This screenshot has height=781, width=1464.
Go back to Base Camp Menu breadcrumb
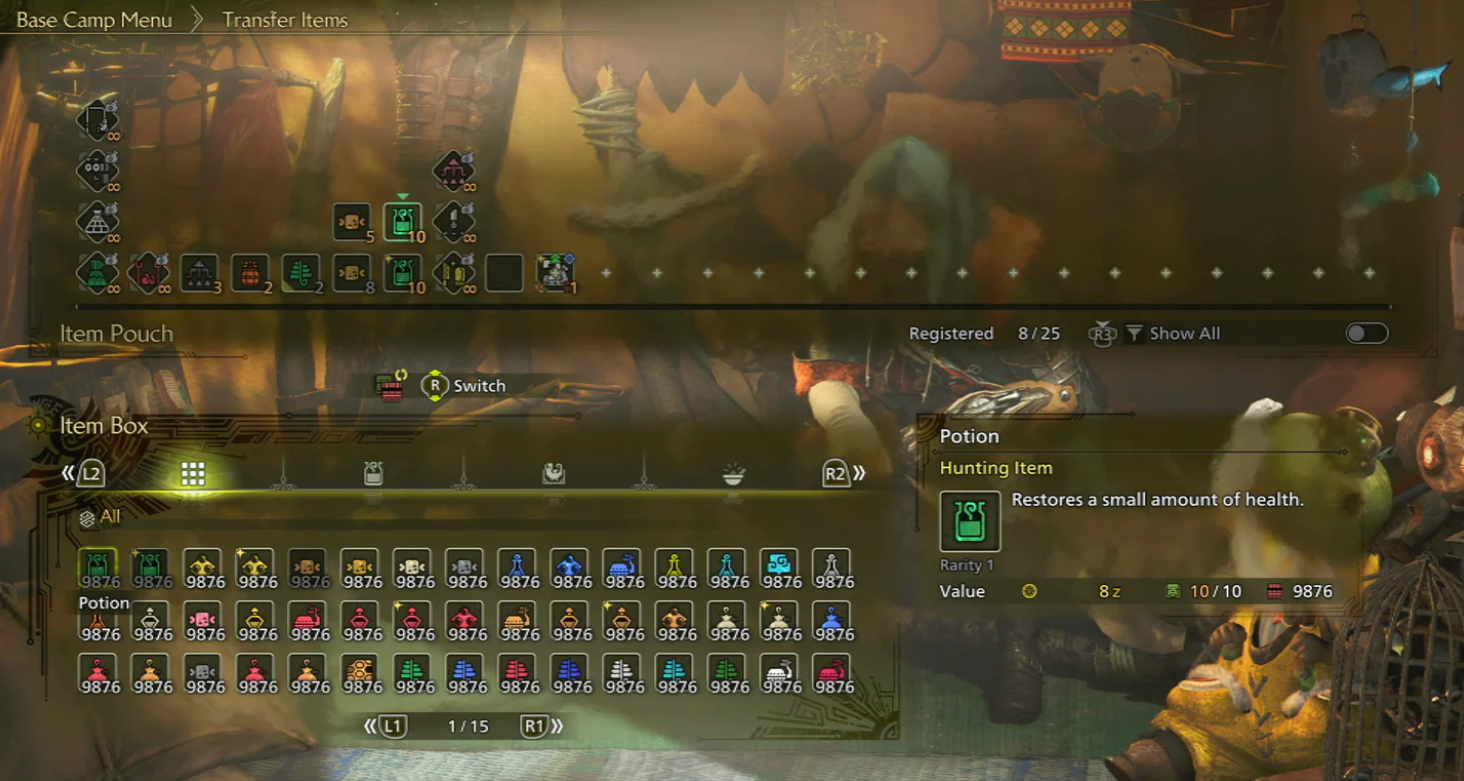(94, 20)
